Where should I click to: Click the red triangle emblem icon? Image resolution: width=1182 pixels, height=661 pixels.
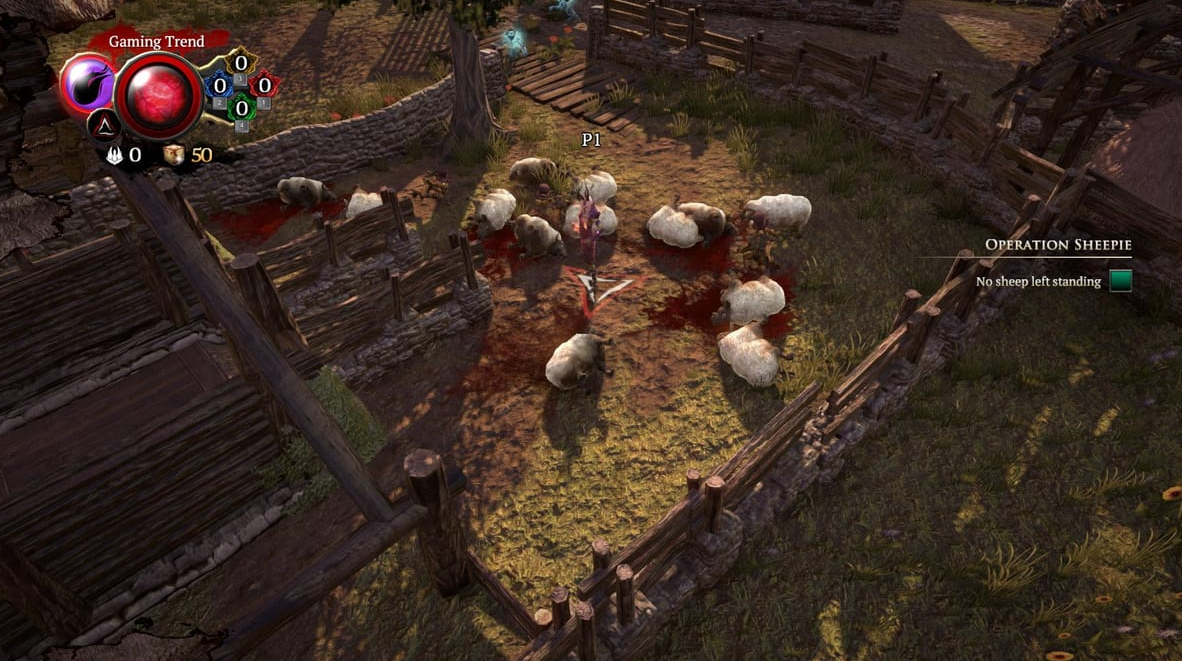(x=104, y=125)
